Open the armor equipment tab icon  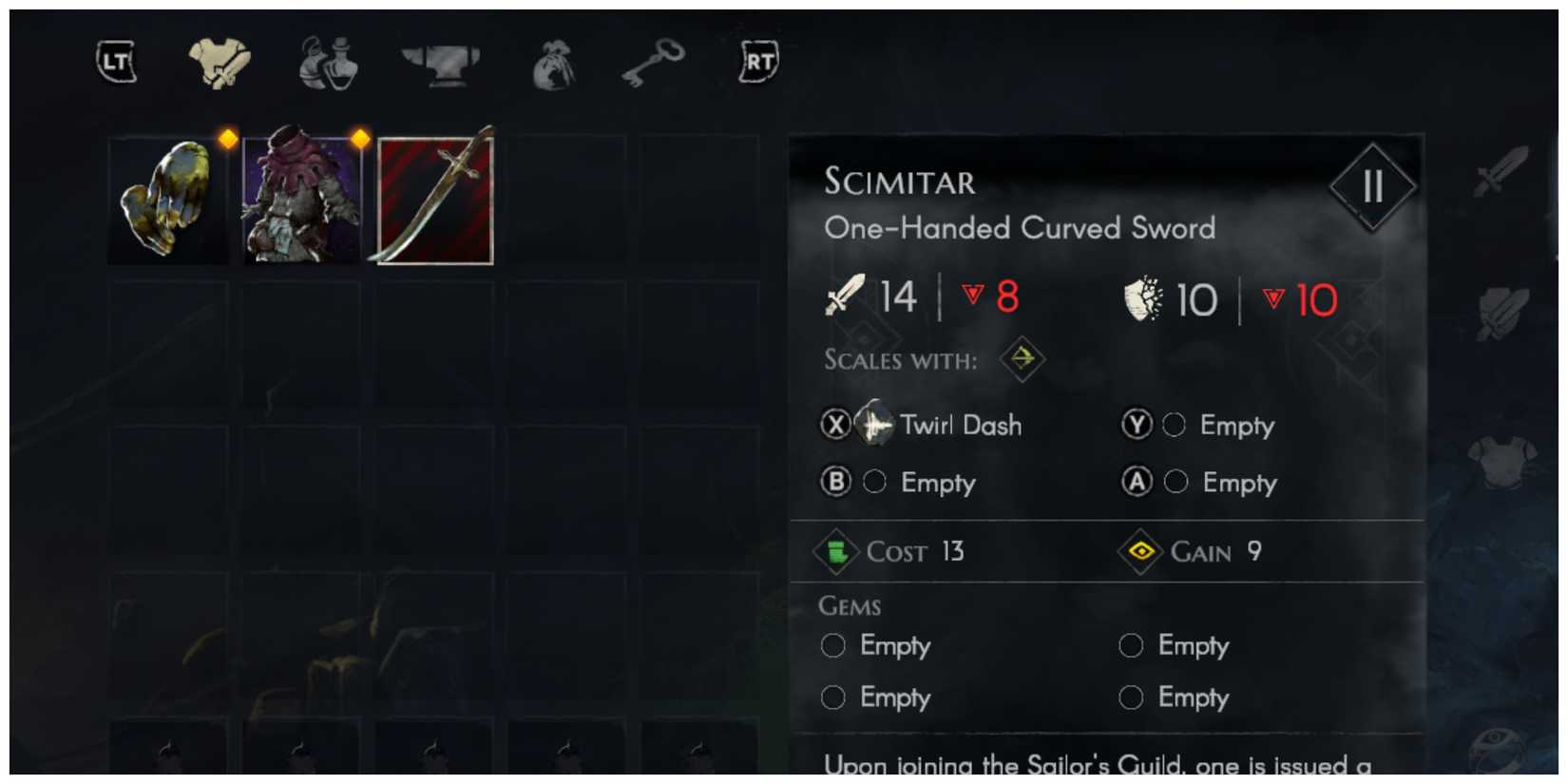point(220,63)
